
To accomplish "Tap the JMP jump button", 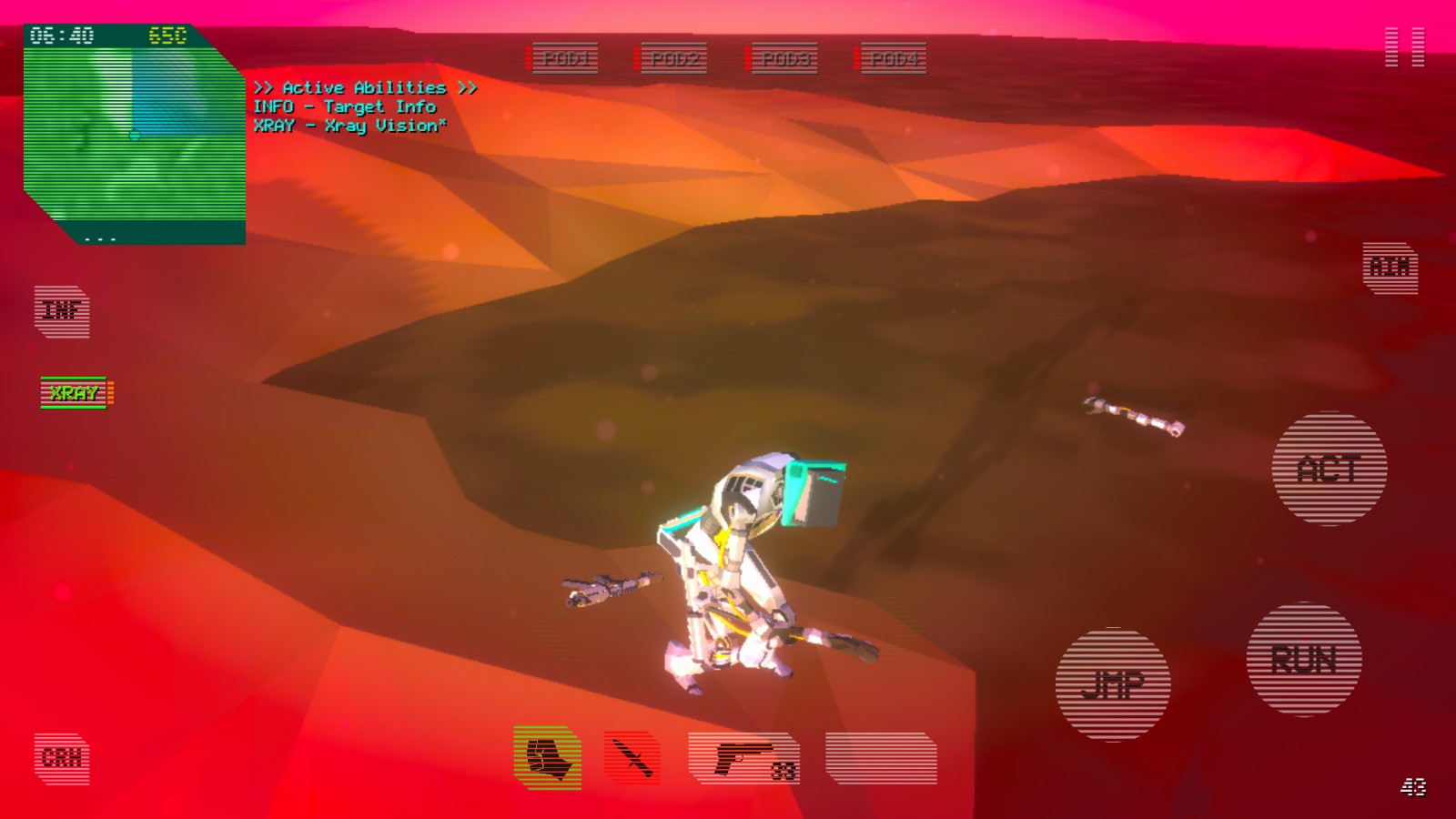I will pyautogui.click(x=1112, y=684).
